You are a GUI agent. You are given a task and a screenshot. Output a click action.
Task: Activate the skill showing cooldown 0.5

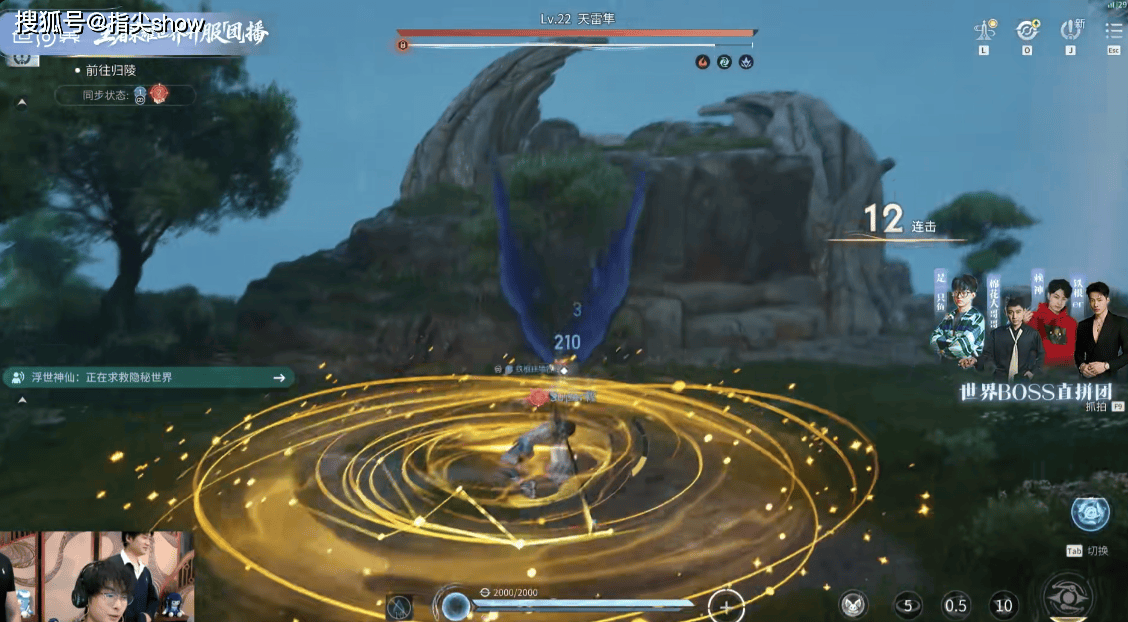click(x=956, y=604)
